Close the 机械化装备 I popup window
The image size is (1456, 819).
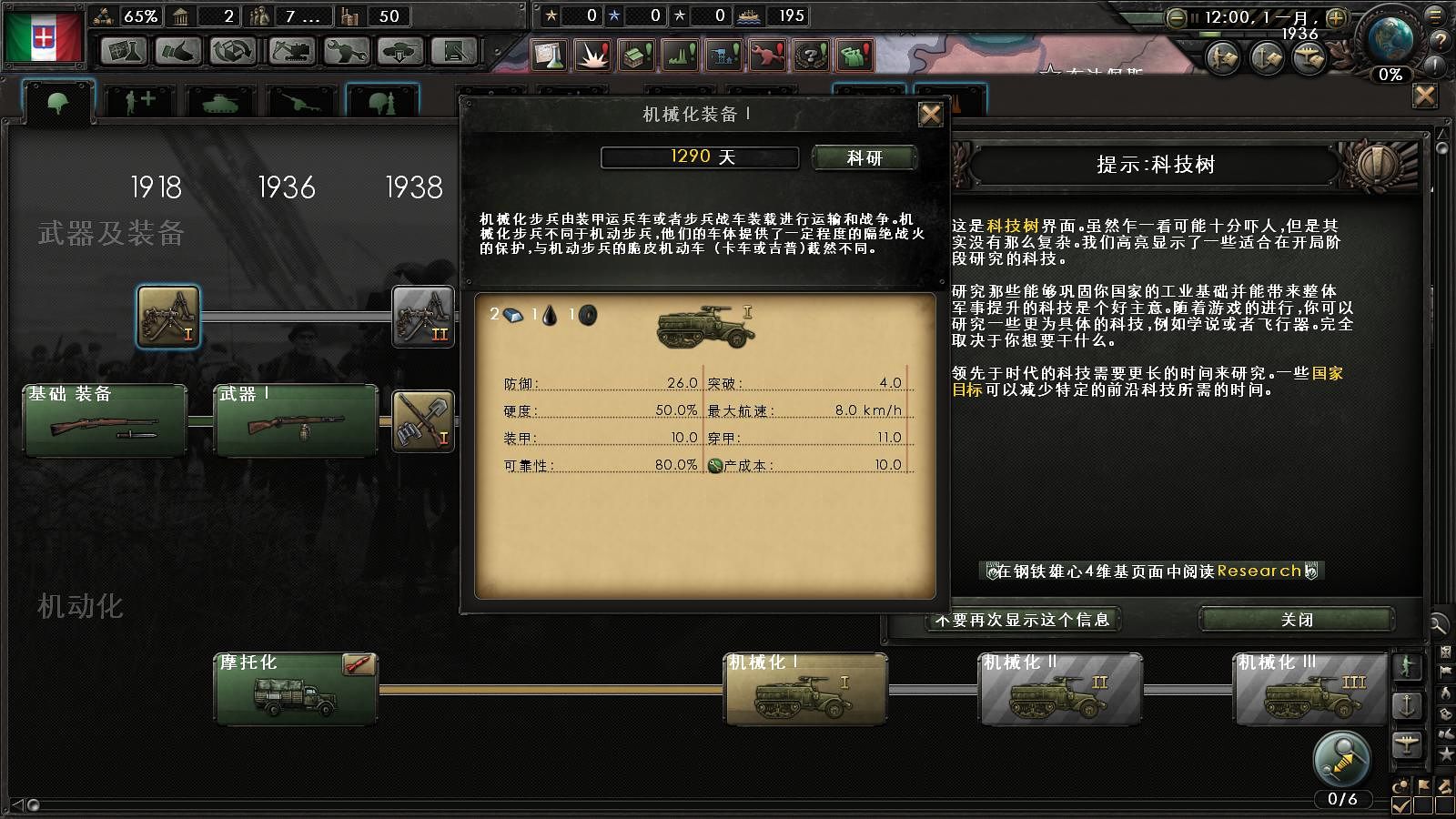click(930, 115)
